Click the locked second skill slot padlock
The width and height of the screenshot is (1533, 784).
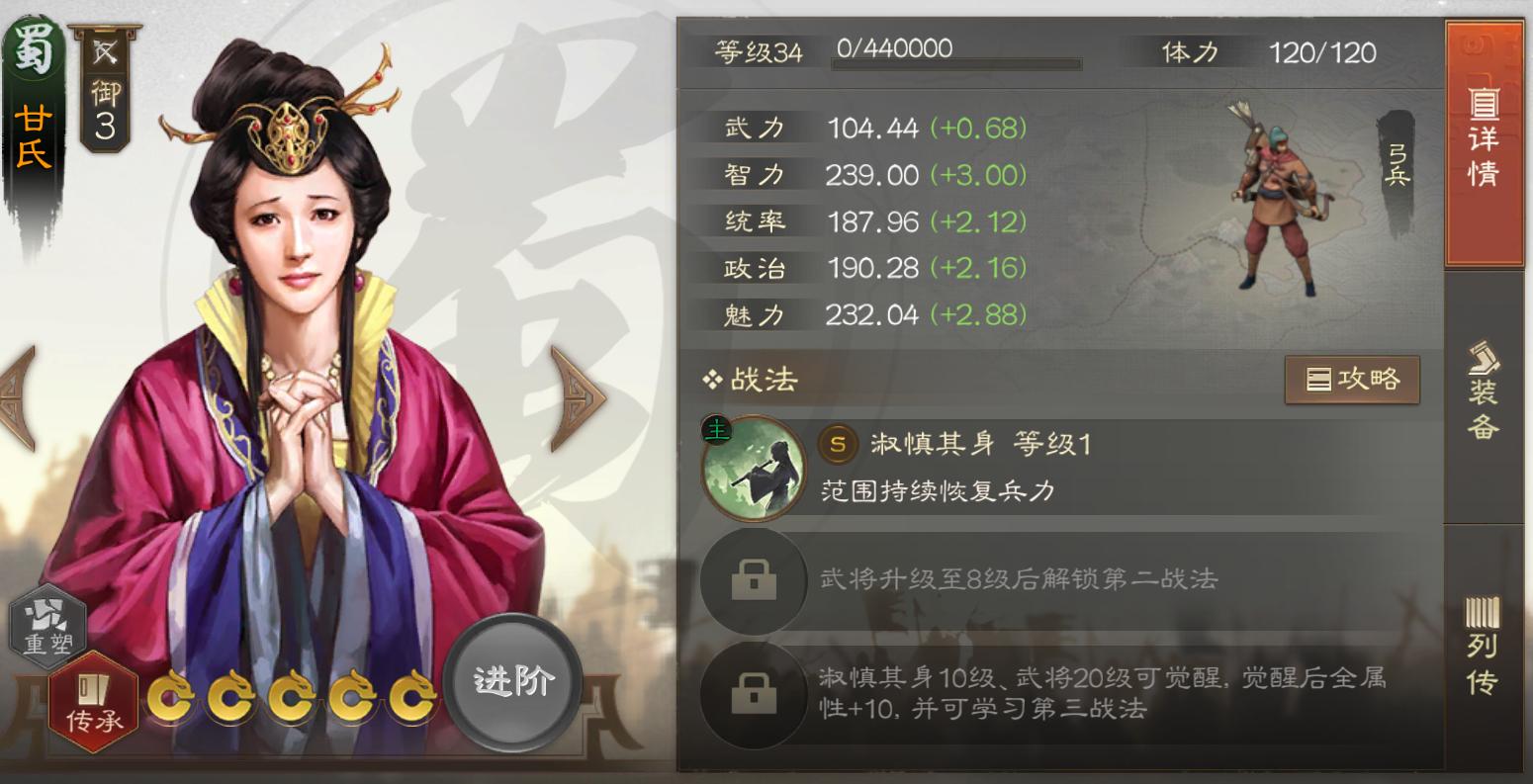pyautogui.click(x=753, y=581)
